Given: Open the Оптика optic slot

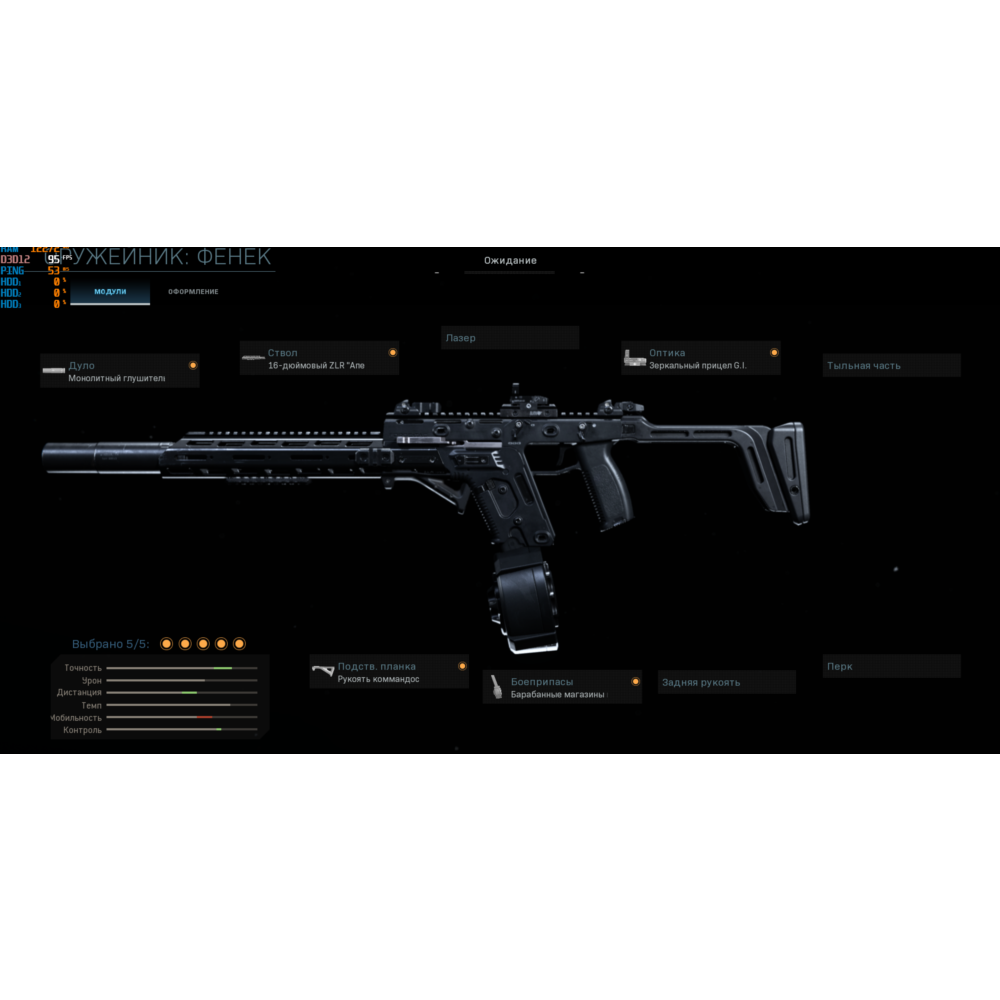Looking at the screenshot, I should [700, 359].
